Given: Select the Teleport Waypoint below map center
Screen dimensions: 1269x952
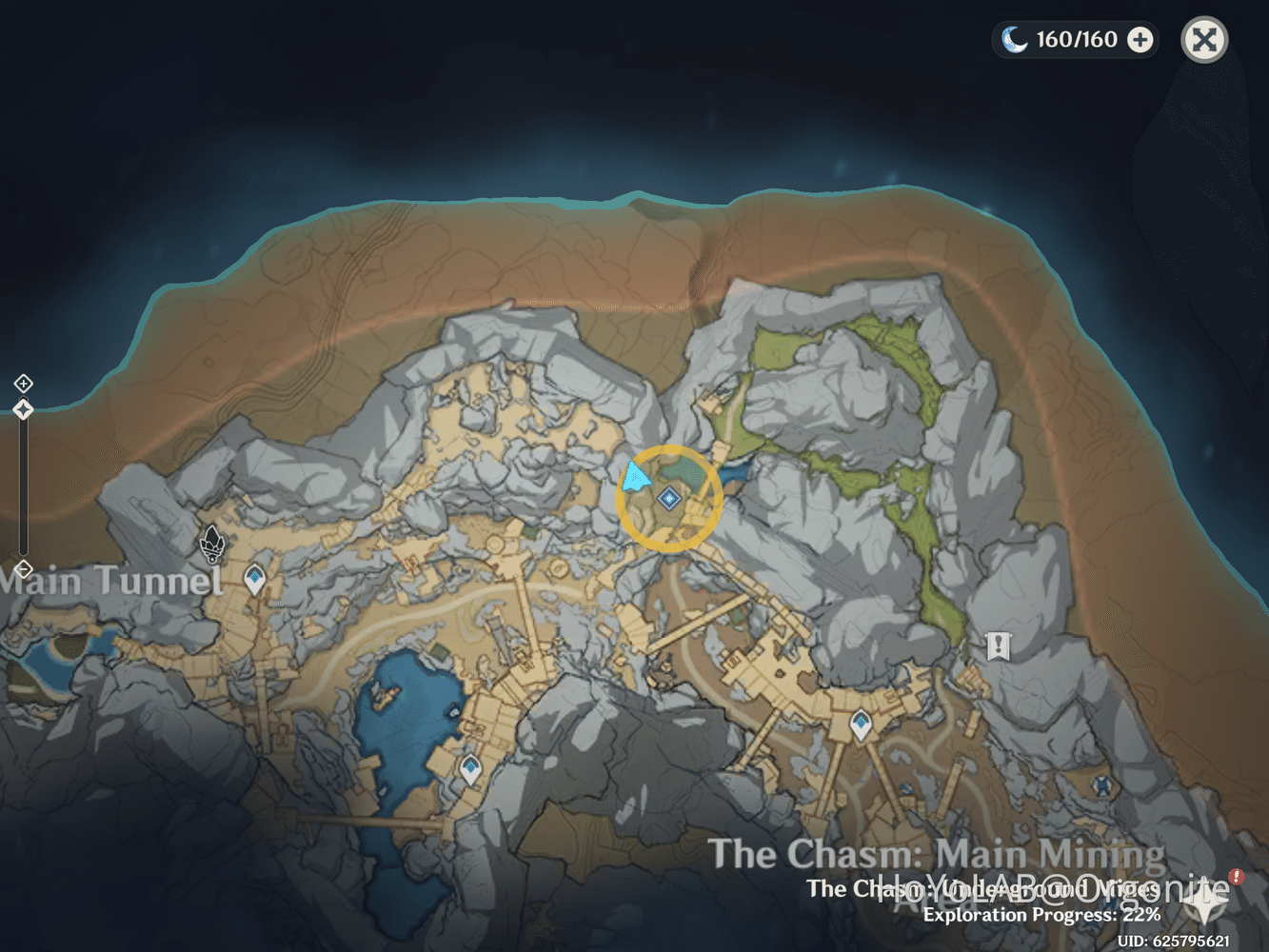Looking at the screenshot, I should pos(860,724).
